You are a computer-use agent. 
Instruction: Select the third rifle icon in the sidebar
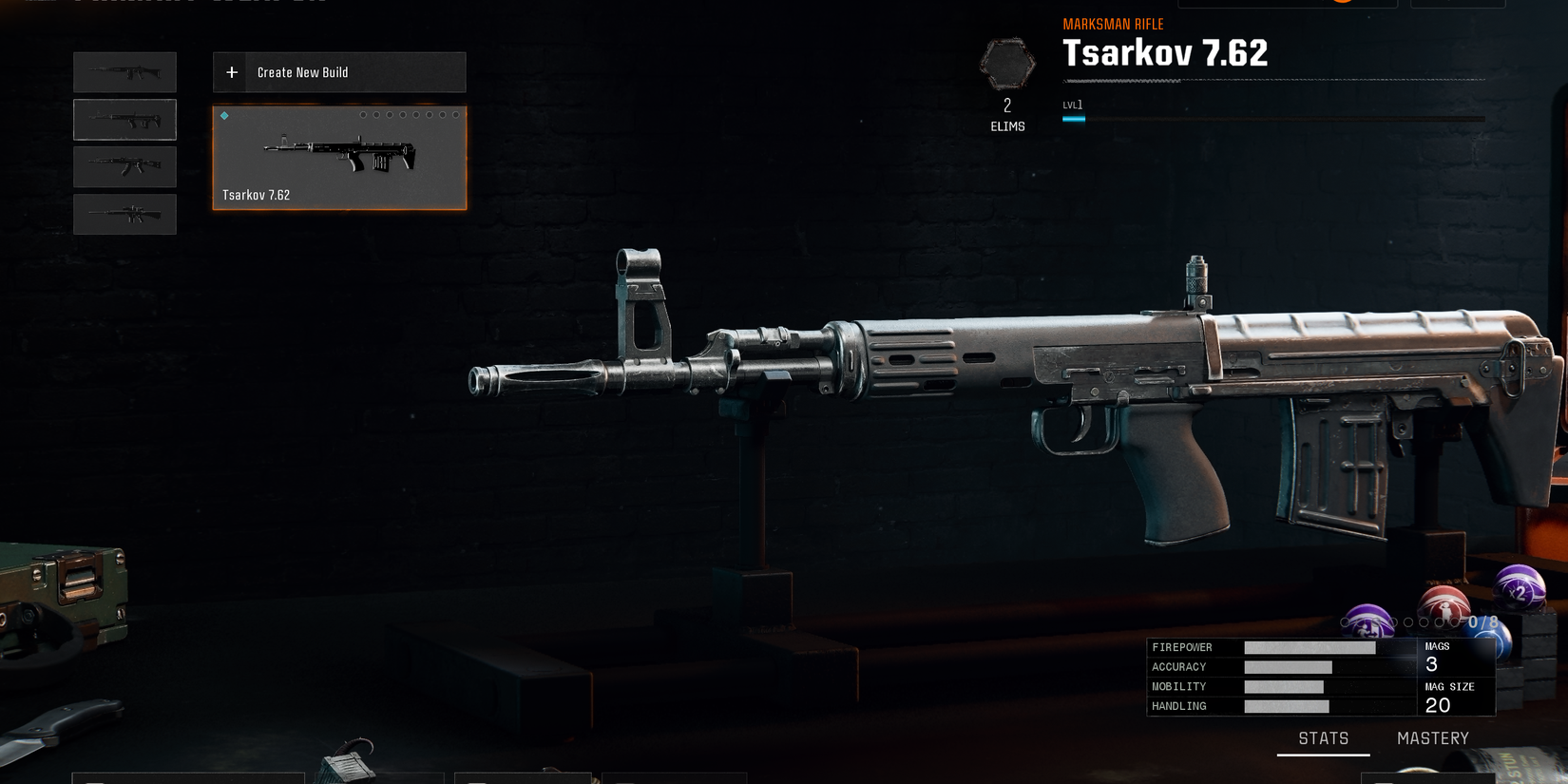pyautogui.click(x=124, y=166)
